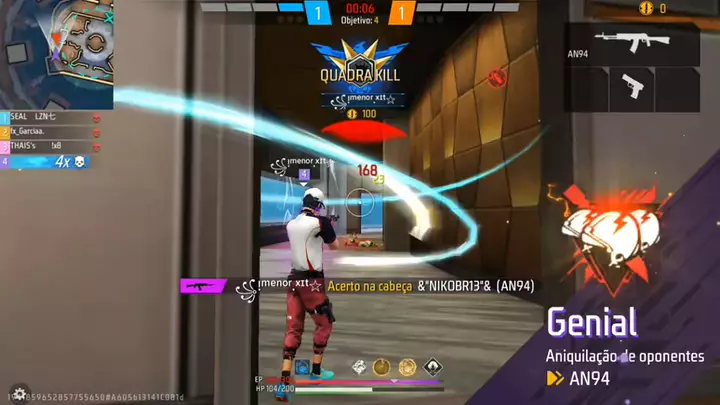Activate the blue skill icon above the EP bar
Viewport: 720px width, 405px height.
point(301,367)
